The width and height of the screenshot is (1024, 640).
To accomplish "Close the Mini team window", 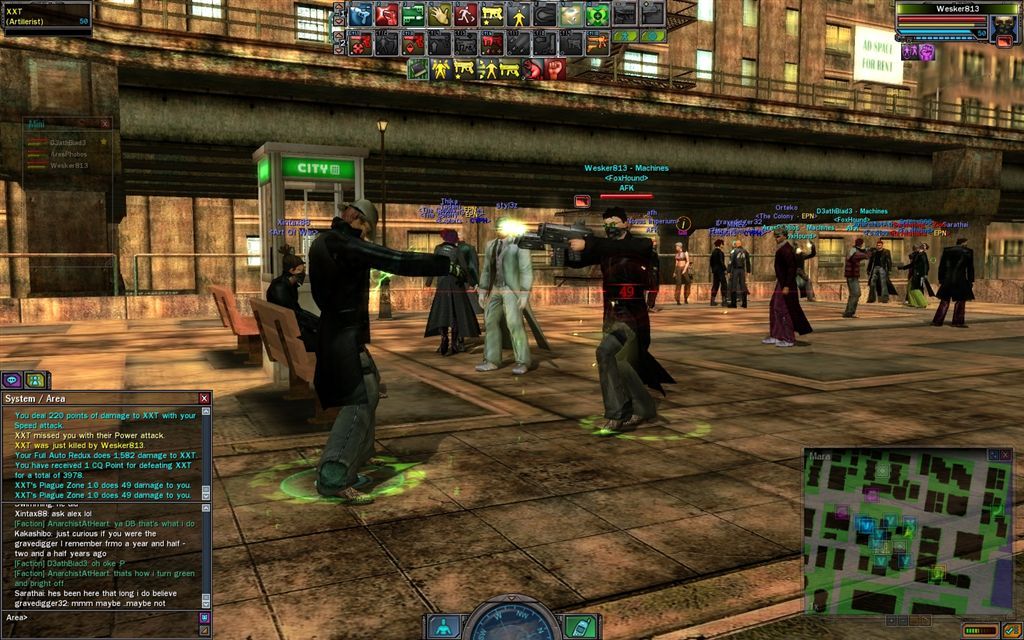I will (x=105, y=124).
